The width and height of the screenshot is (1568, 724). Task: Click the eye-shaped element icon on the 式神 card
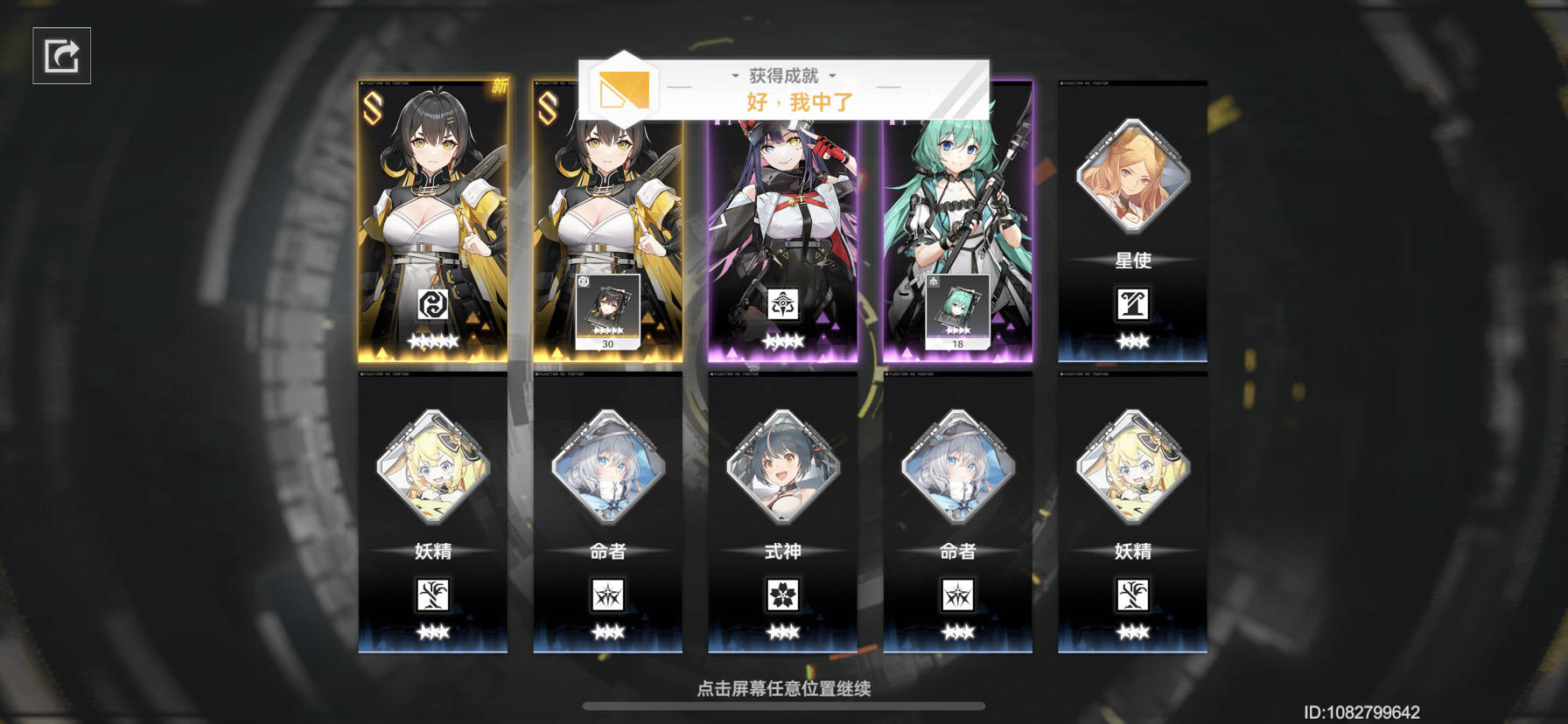pyautogui.click(x=783, y=304)
